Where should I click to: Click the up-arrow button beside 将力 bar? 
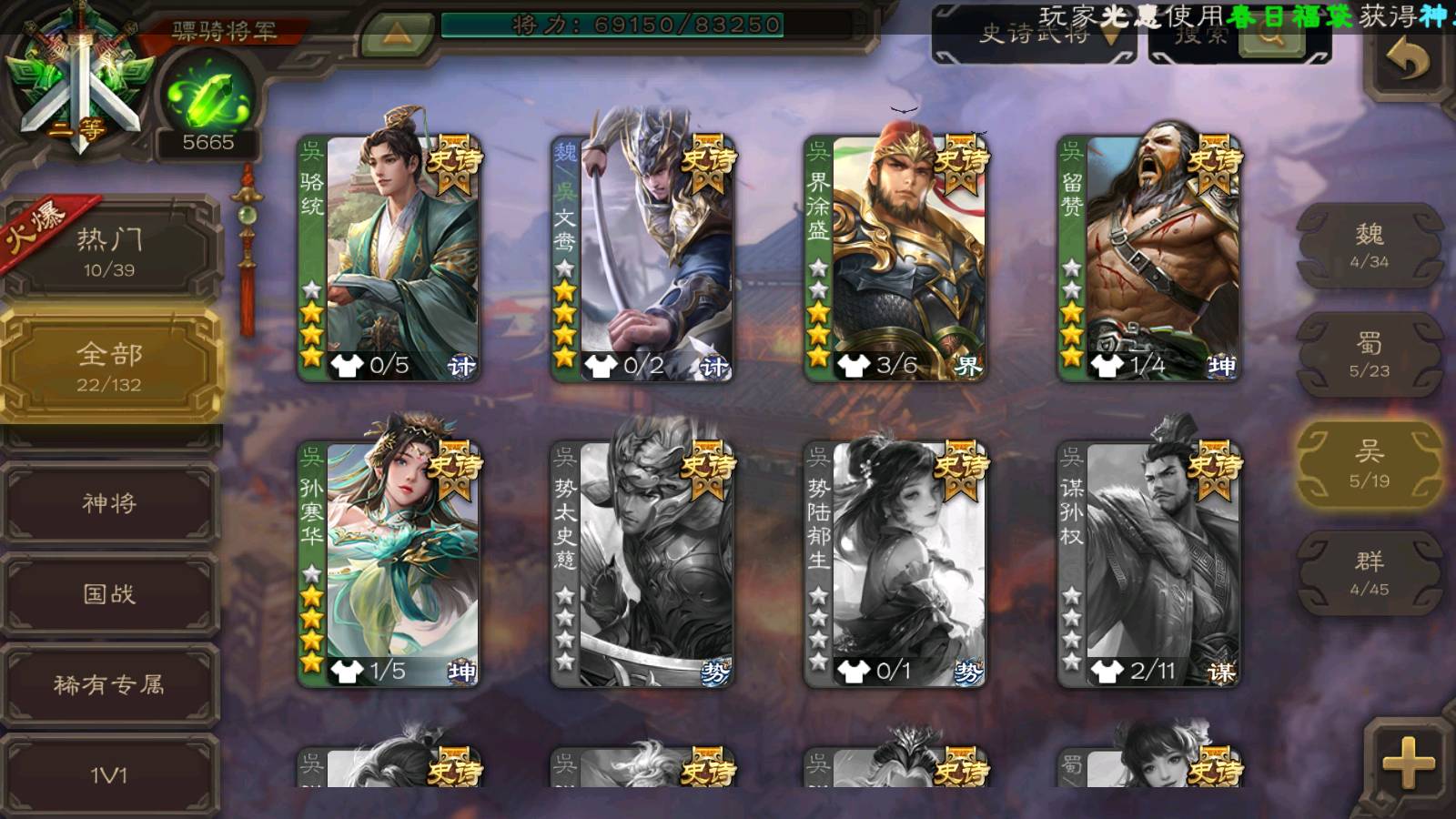click(x=396, y=35)
